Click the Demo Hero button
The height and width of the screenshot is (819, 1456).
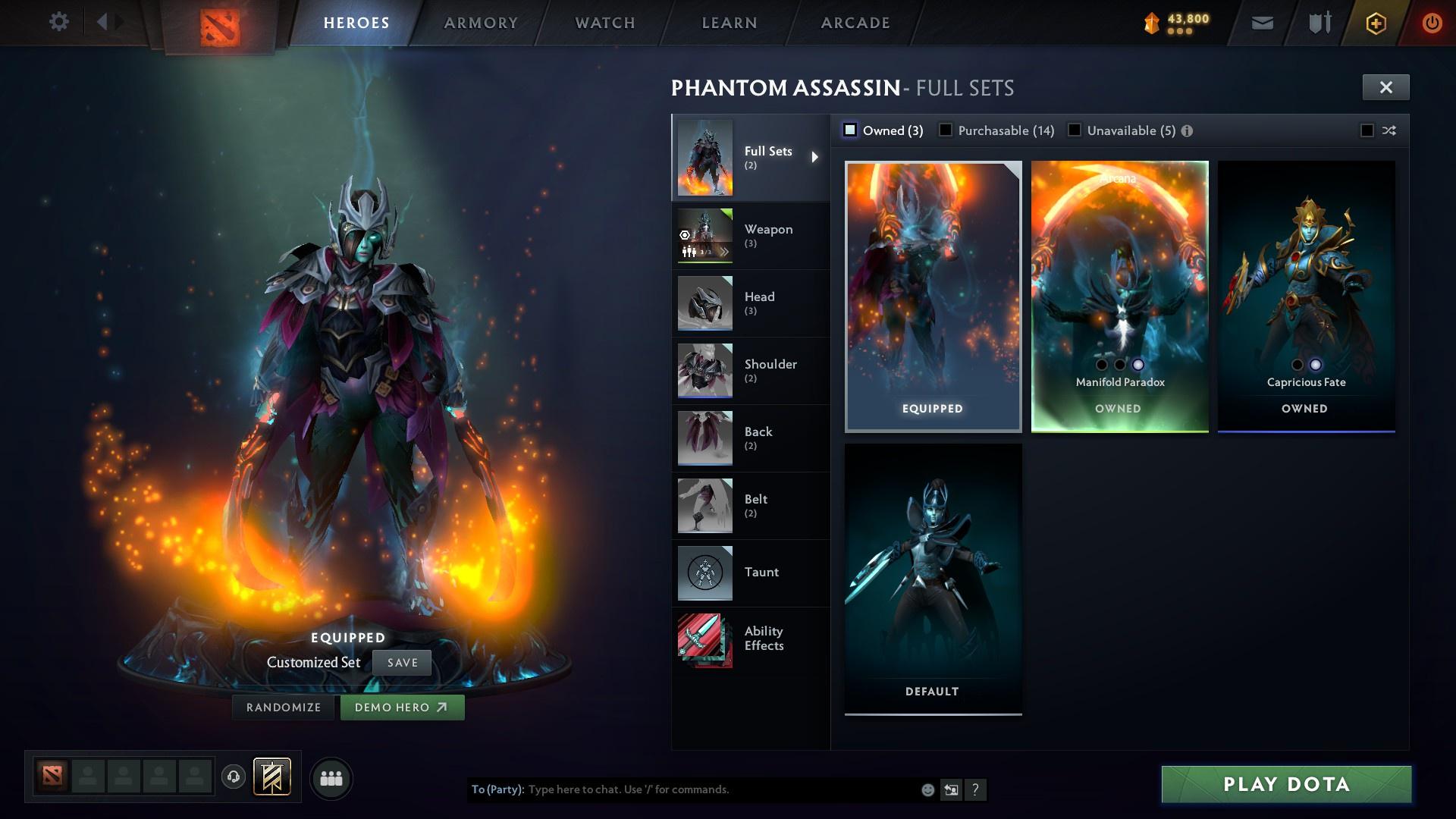pyautogui.click(x=402, y=707)
